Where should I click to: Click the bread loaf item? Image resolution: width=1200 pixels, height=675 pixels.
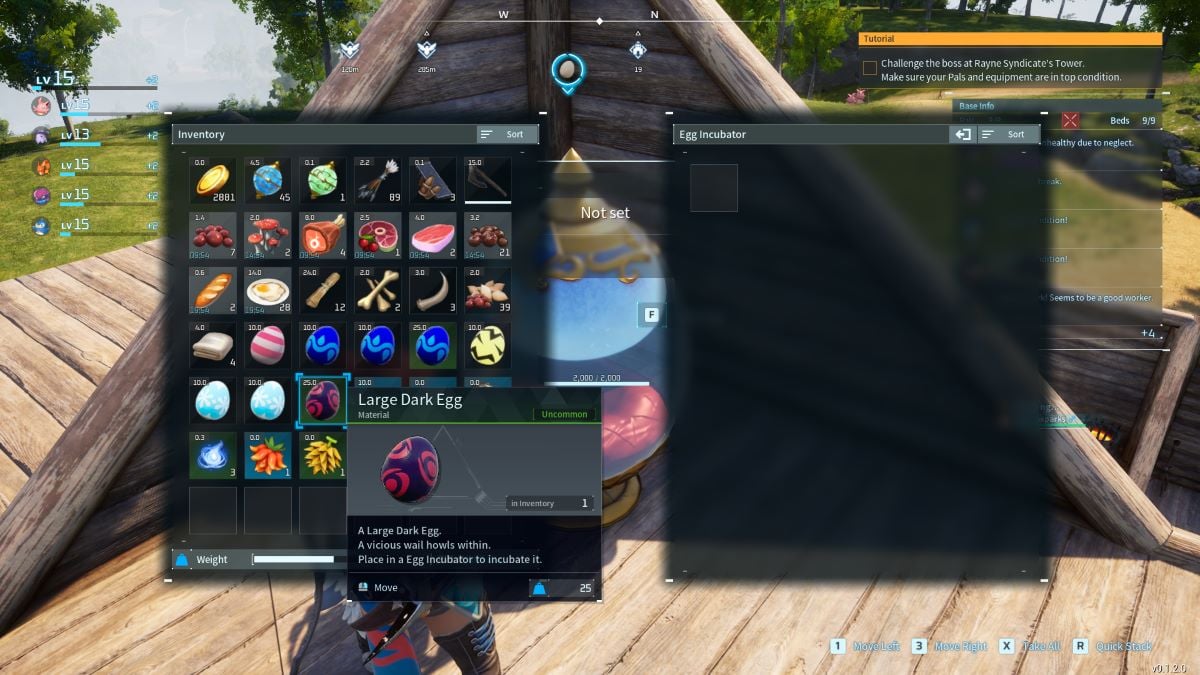[213, 291]
